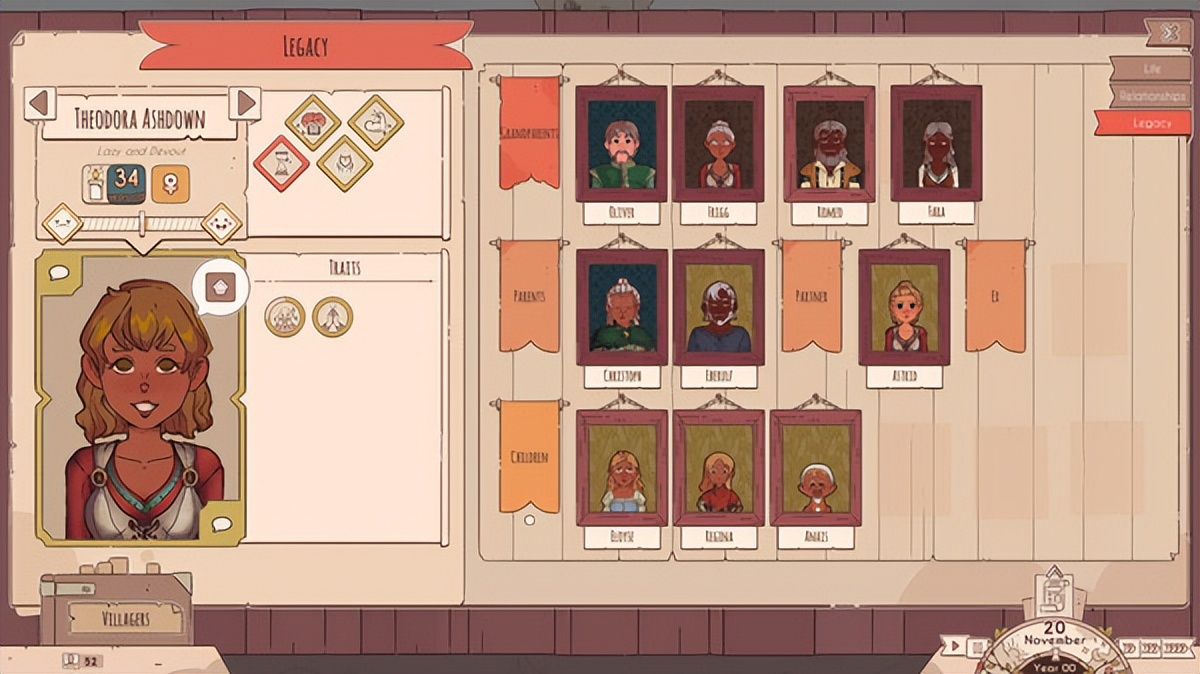
Task: Select child Eloyse's portrait
Action: click(x=621, y=467)
